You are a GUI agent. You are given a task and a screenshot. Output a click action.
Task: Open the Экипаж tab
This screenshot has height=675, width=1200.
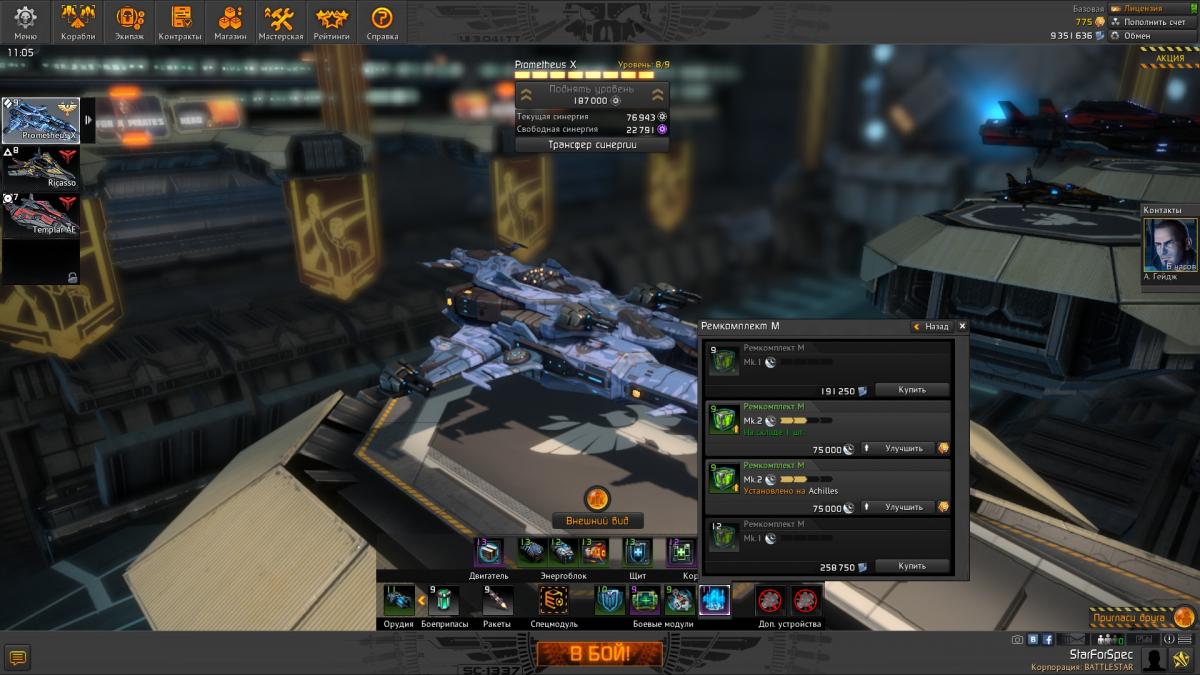[129, 22]
